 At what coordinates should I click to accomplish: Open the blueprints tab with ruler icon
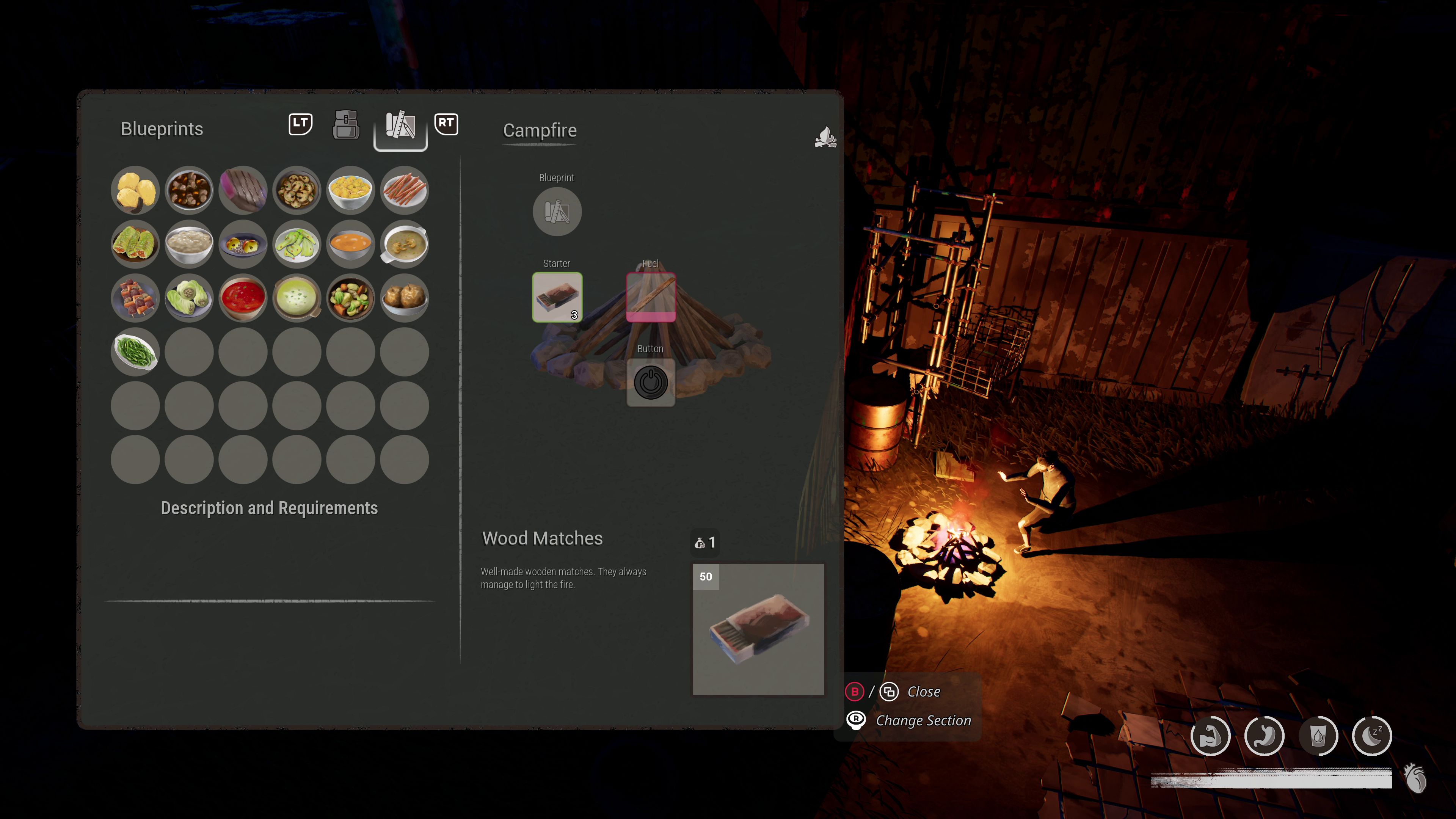coord(400,126)
